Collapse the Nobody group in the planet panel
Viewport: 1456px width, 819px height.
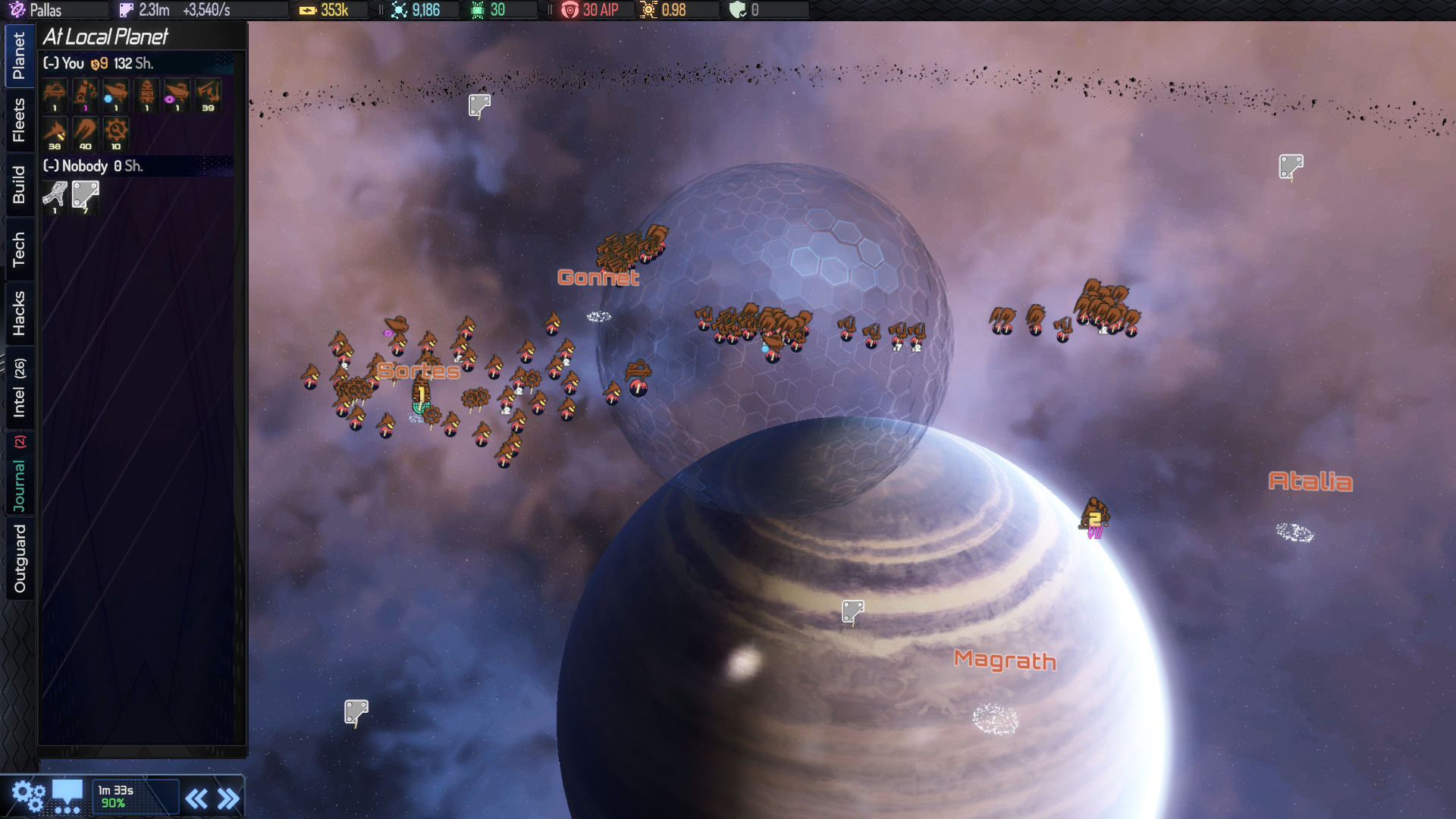click(50, 166)
